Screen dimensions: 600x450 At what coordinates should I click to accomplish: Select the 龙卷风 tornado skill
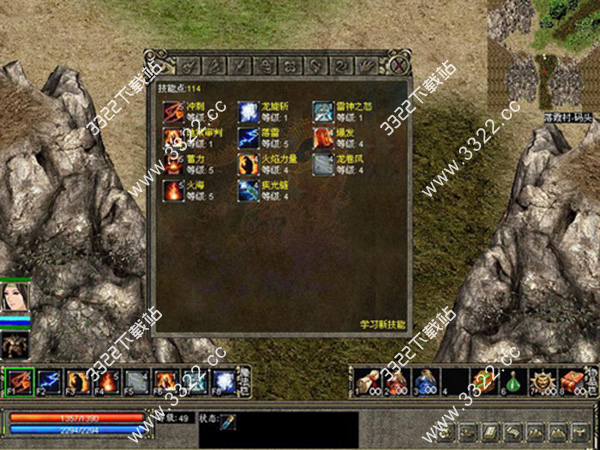(322, 163)
